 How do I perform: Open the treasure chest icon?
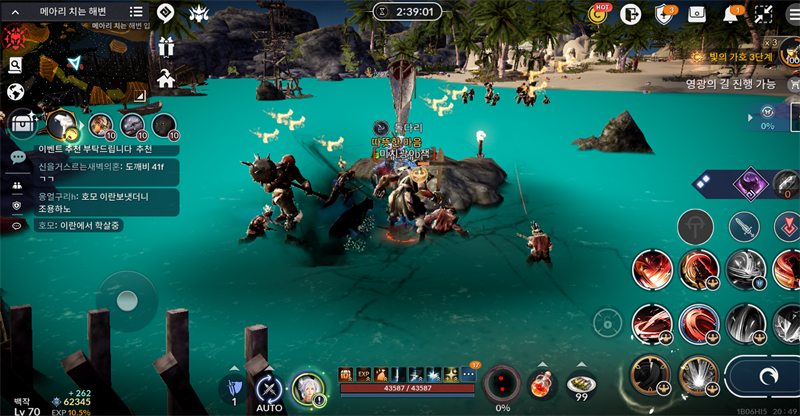point(19,125)
